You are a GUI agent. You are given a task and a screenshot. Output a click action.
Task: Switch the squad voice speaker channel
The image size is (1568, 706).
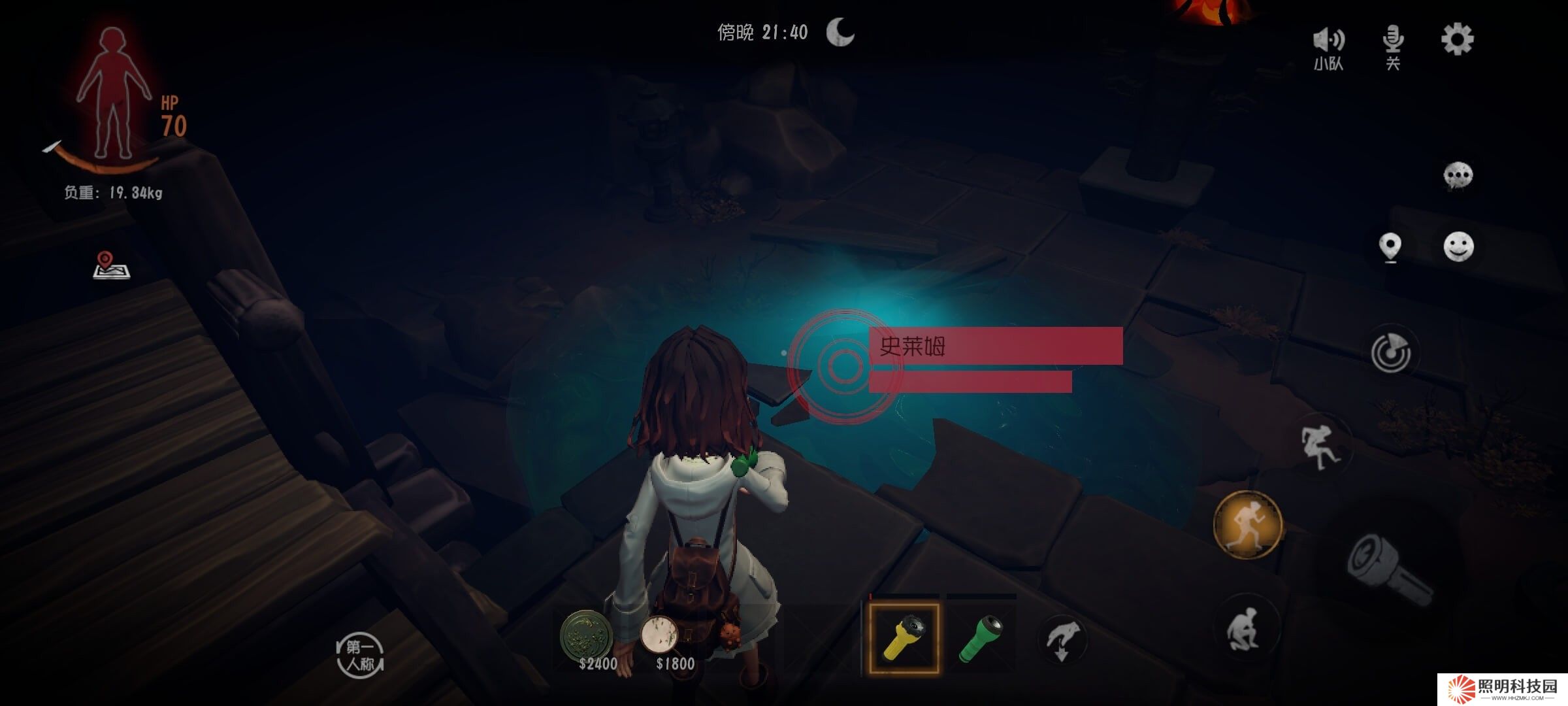click(x=1328, y=46)
